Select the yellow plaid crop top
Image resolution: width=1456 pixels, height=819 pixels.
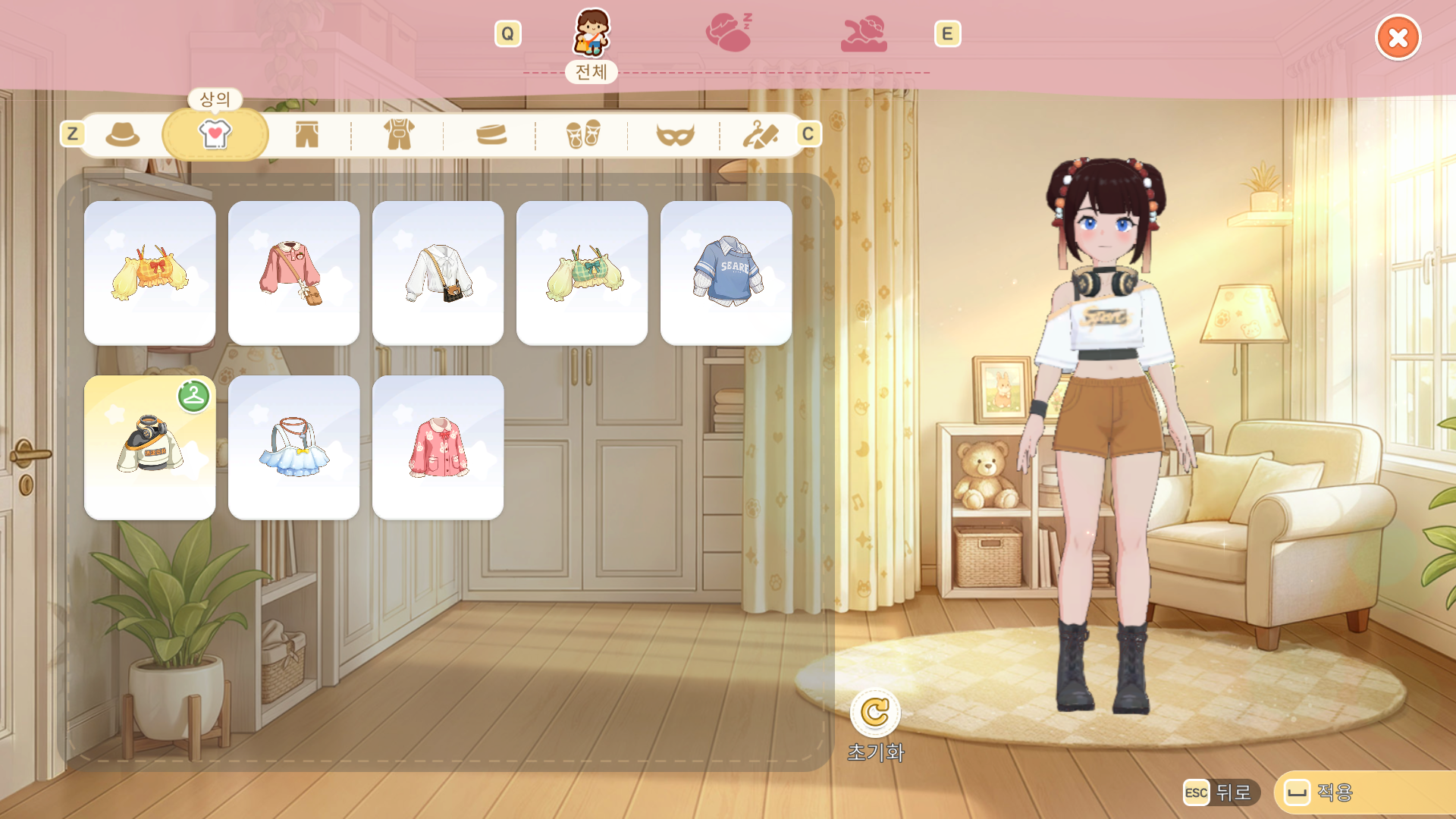[x=150, y=273]
